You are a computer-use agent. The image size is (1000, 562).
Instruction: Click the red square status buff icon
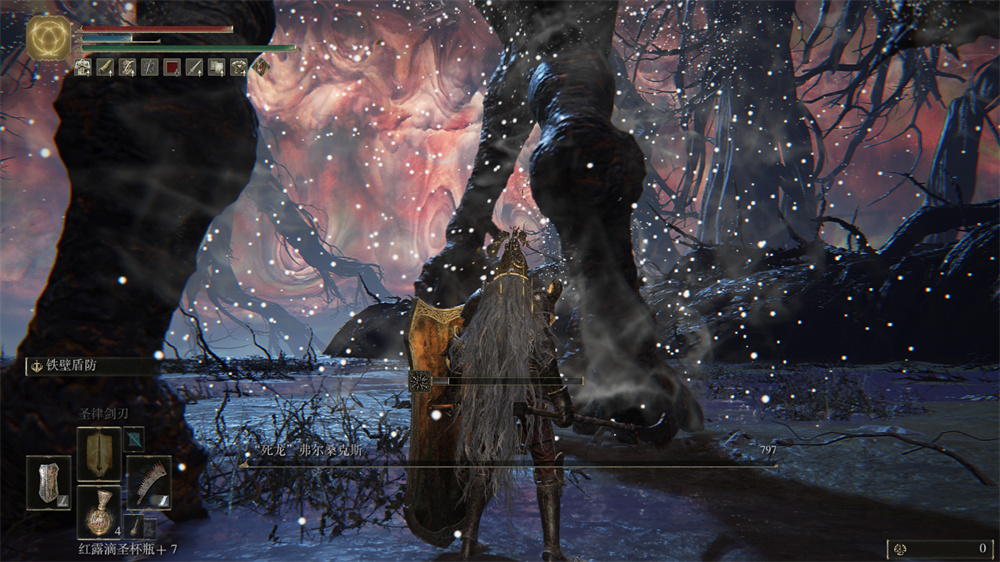point(171,67)
